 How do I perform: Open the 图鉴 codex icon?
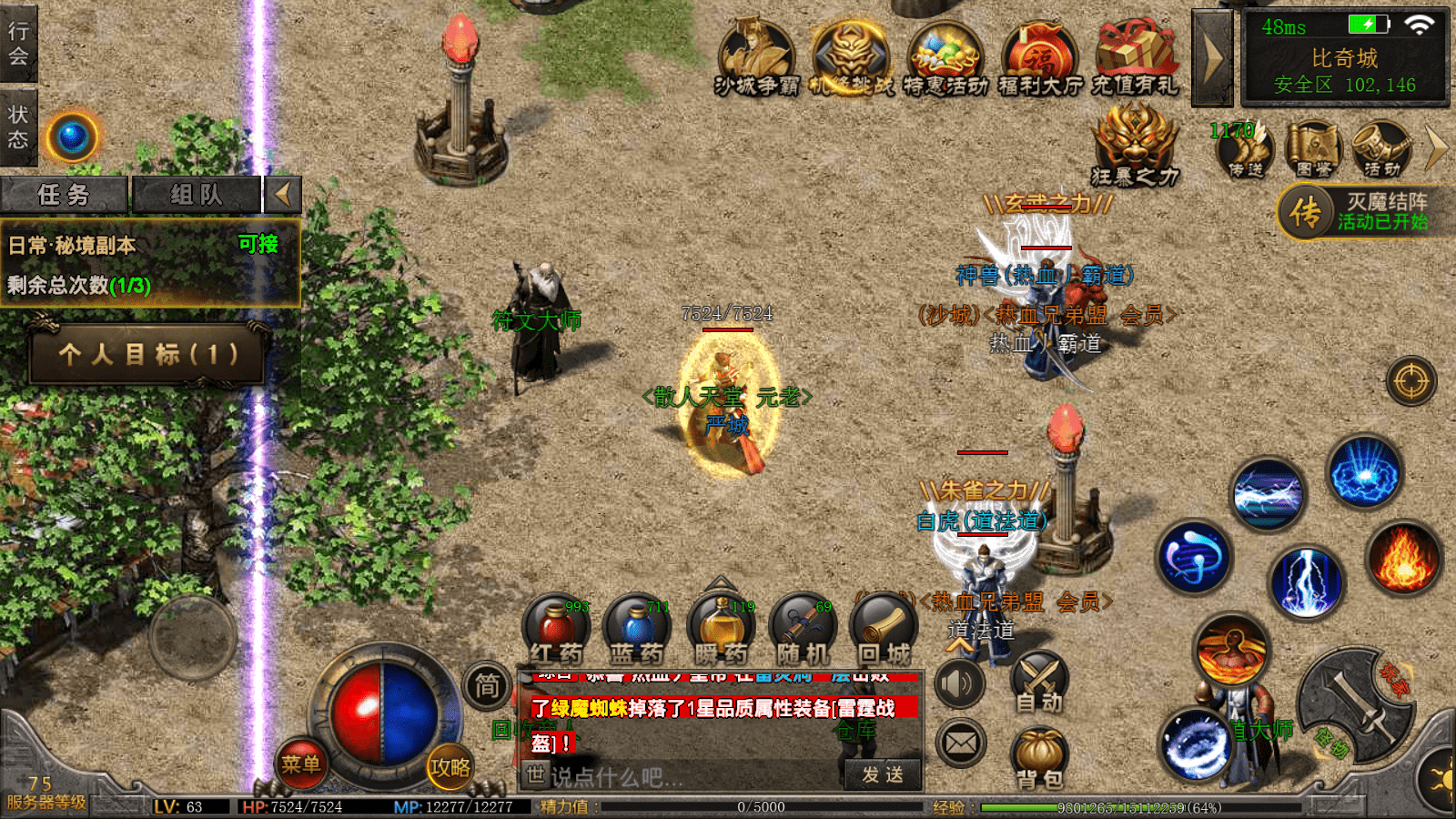[x=1313, y=149]
